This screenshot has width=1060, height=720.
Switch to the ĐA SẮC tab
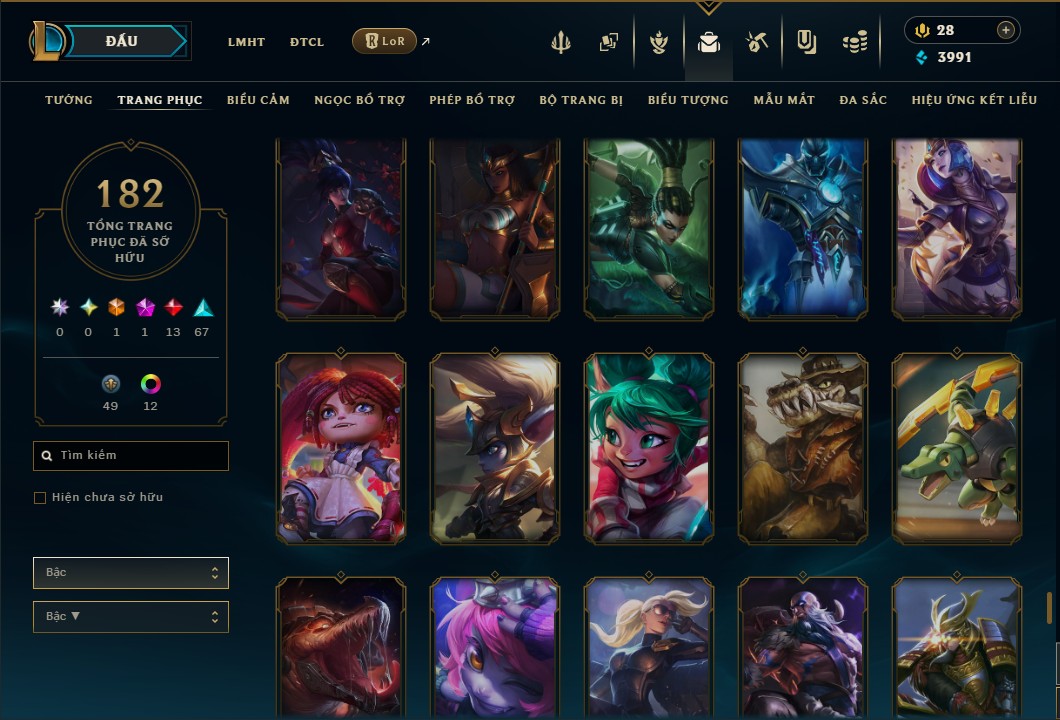pyautogui.click(x=863, y=100)
